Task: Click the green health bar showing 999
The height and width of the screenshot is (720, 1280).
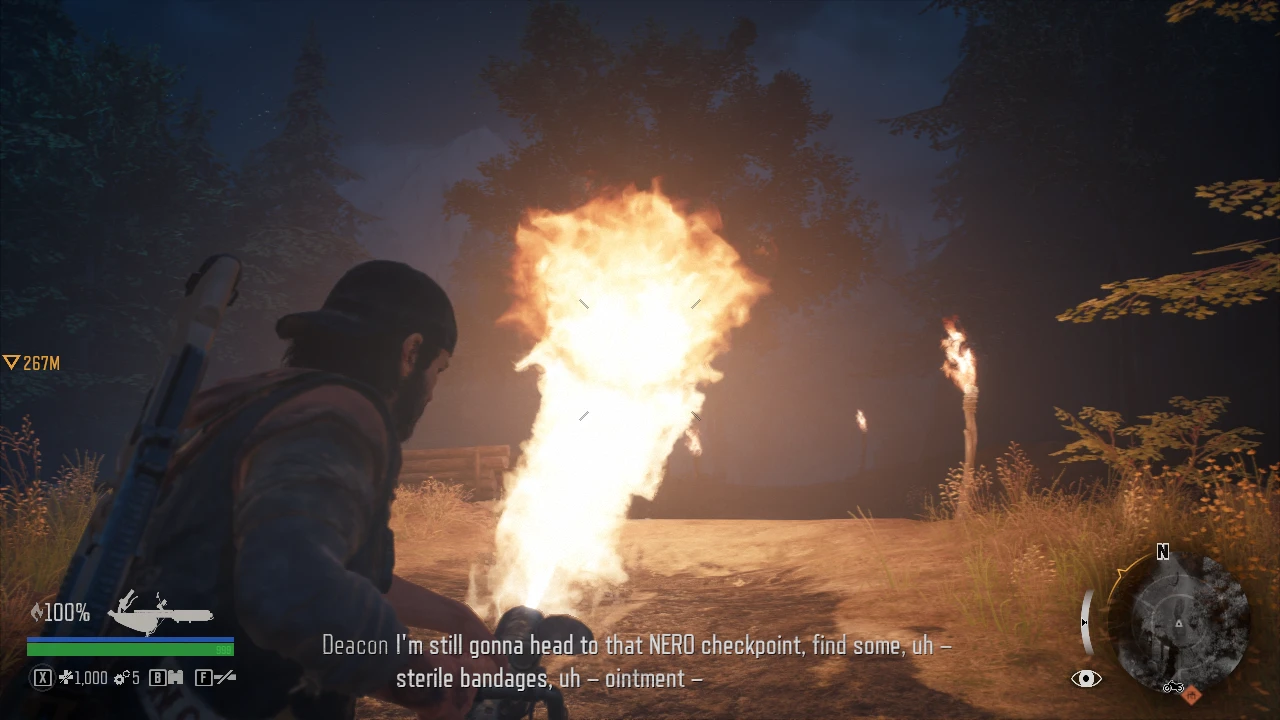Action: pyautogui.click(x=130, y=649)
